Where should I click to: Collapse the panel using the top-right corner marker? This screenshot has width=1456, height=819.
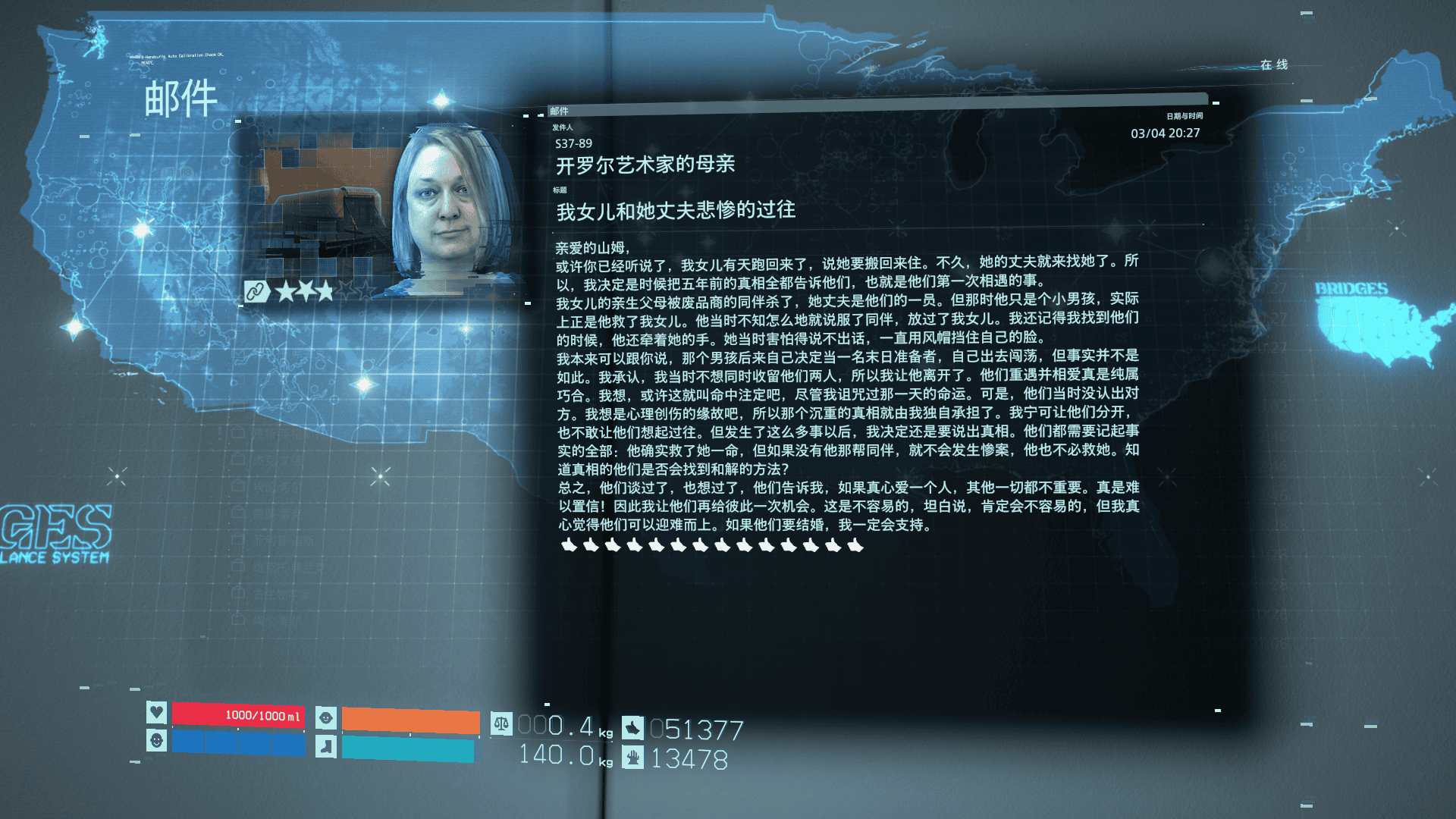[x=1216, y=102]
